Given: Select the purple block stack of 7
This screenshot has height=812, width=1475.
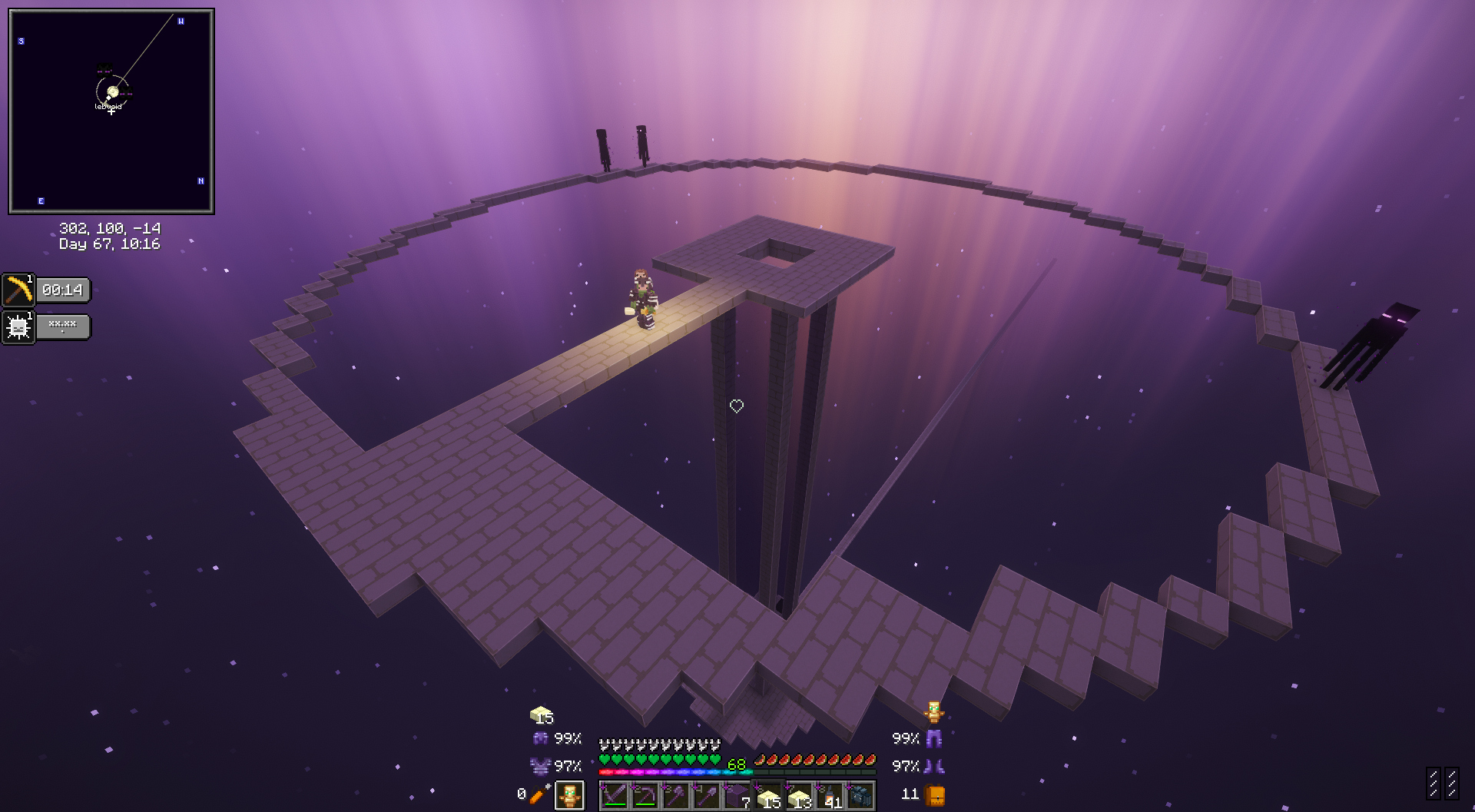Looking at the screenshot, I should 737,796.
